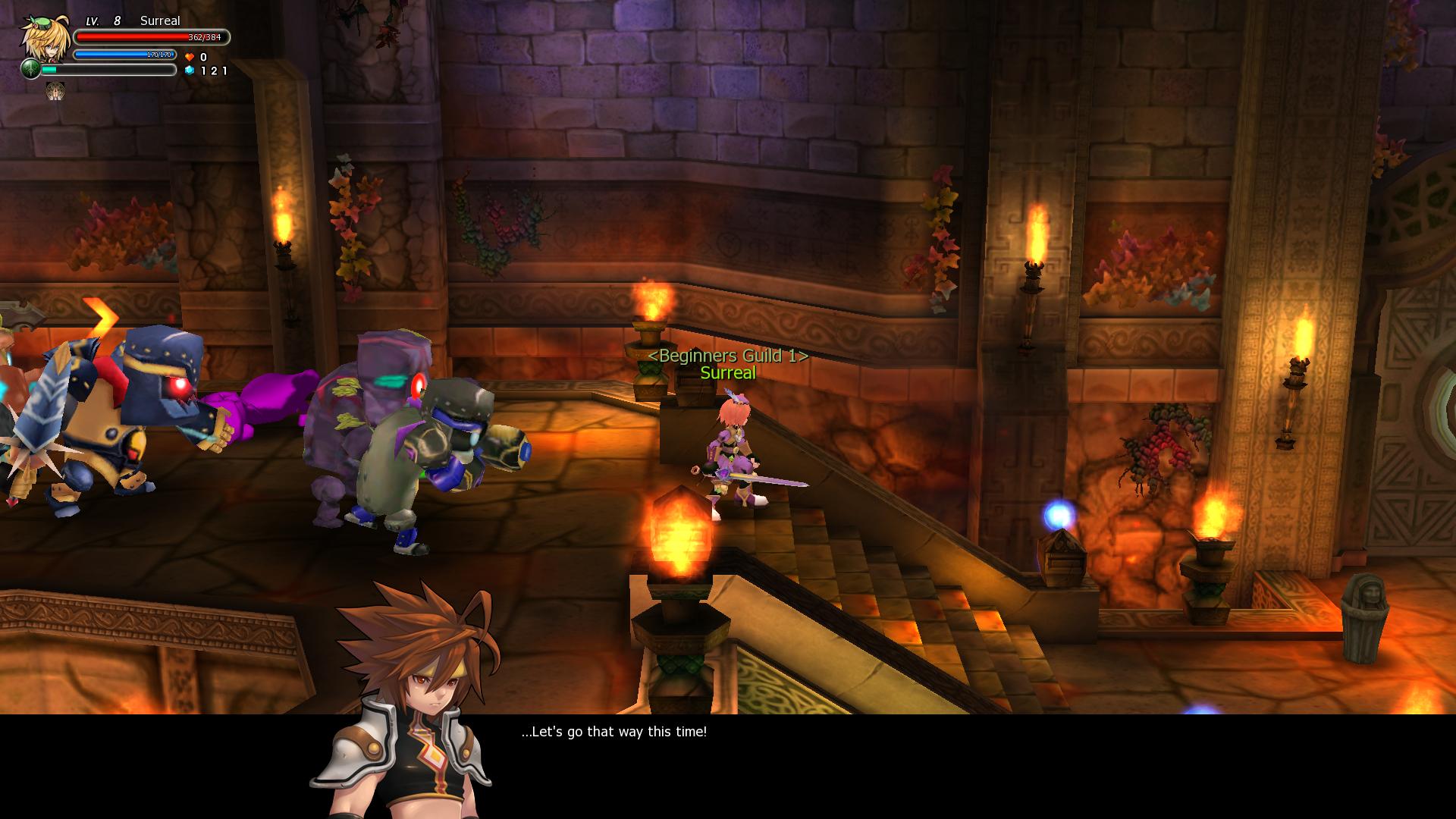Advance the dialogue by clicking the text box
The image size is (1456, 819).
834,764
